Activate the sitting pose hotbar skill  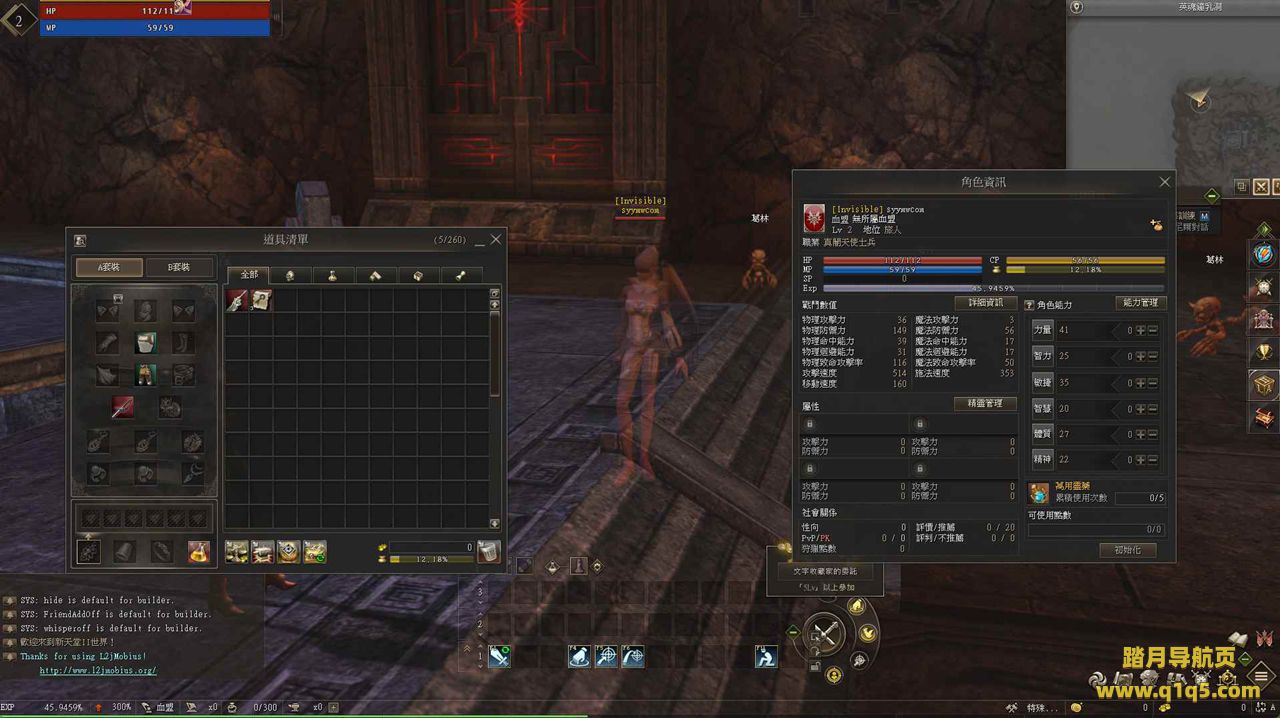click(766, 657)
